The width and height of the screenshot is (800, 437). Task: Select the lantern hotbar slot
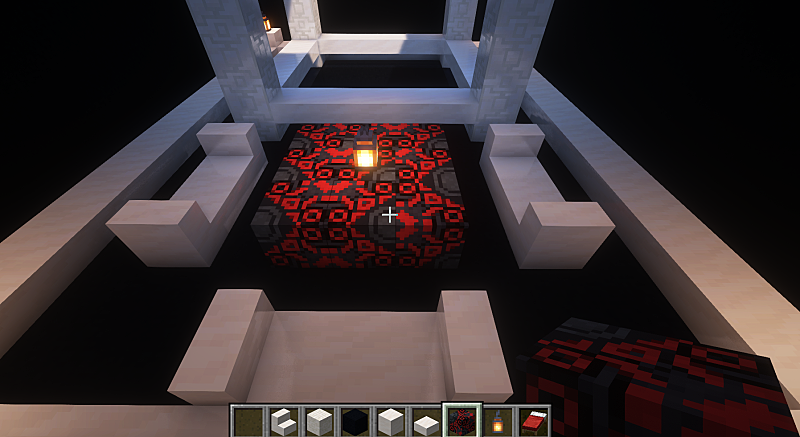point(497,422)
